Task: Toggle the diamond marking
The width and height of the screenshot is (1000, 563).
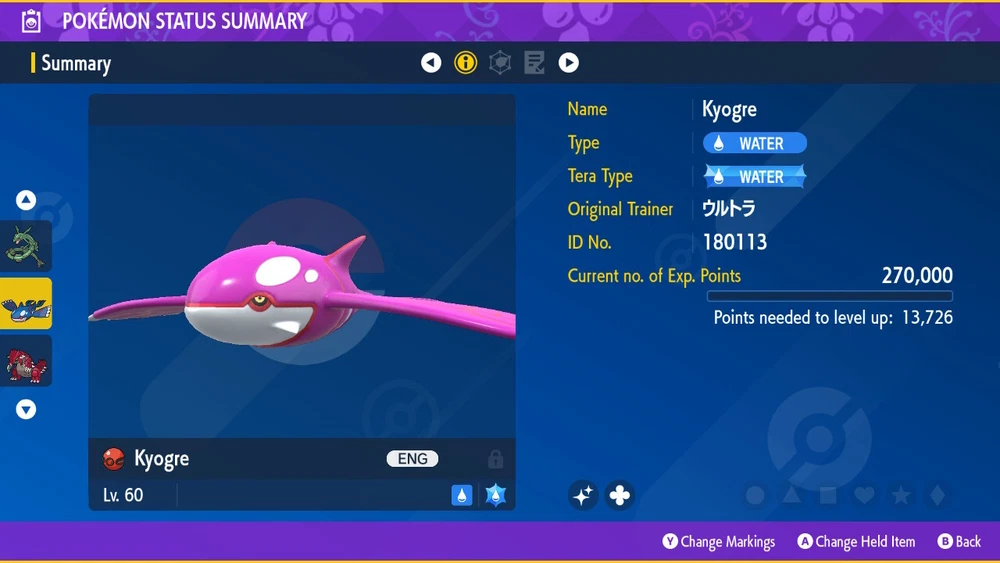Action: tap(935, 495)
